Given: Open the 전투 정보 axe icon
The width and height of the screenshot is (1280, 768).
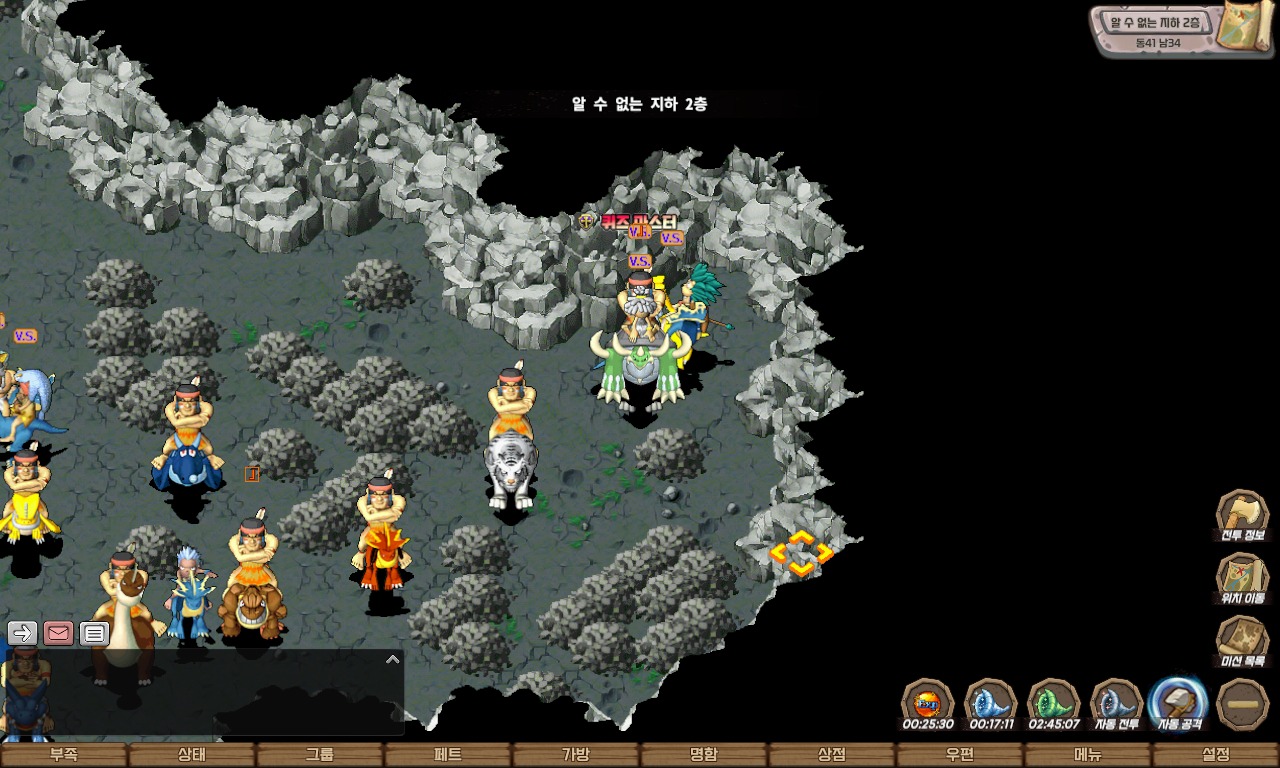Looking at the screenshot, I should pos(1242,513).
